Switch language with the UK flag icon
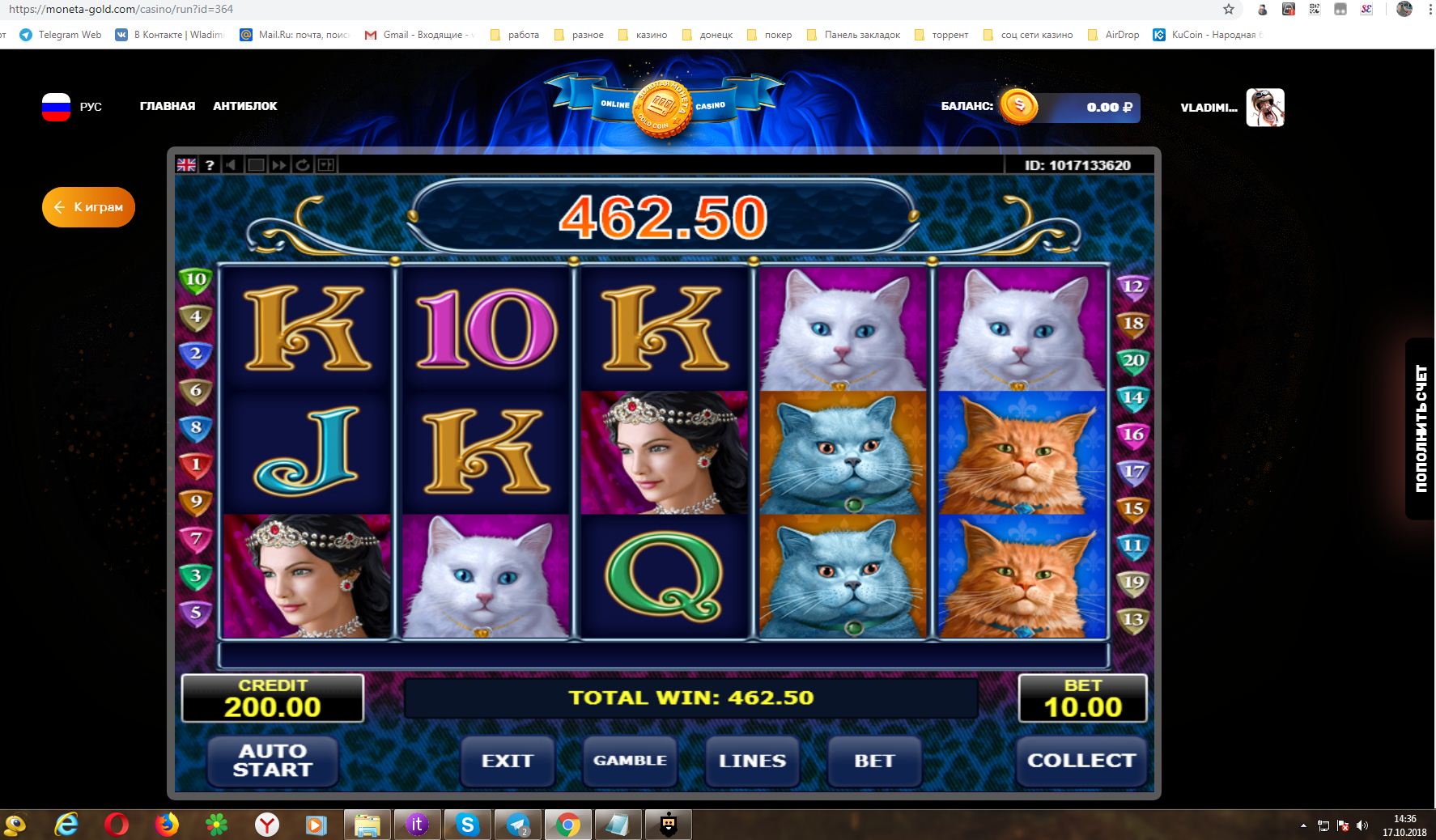1436x840 pixels. click(x=187, y=165)
